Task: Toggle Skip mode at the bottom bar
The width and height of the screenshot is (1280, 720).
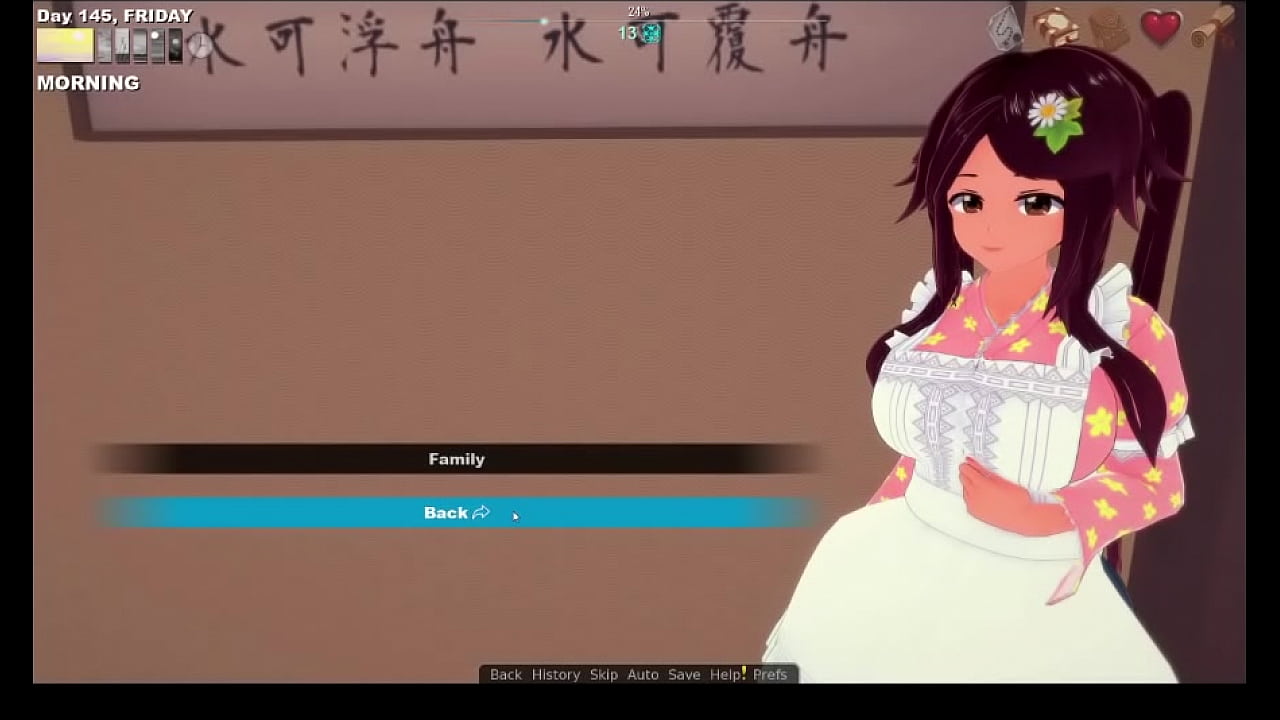Action: coord(605,674)
